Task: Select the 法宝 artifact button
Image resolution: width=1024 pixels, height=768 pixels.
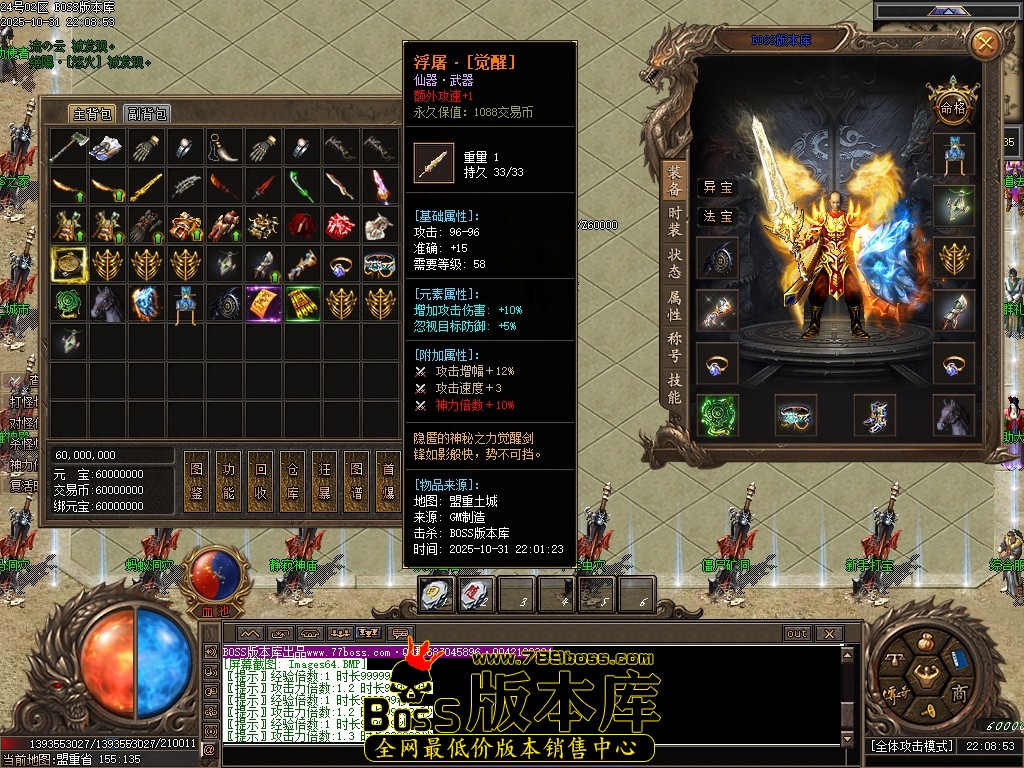Action: 717,216
